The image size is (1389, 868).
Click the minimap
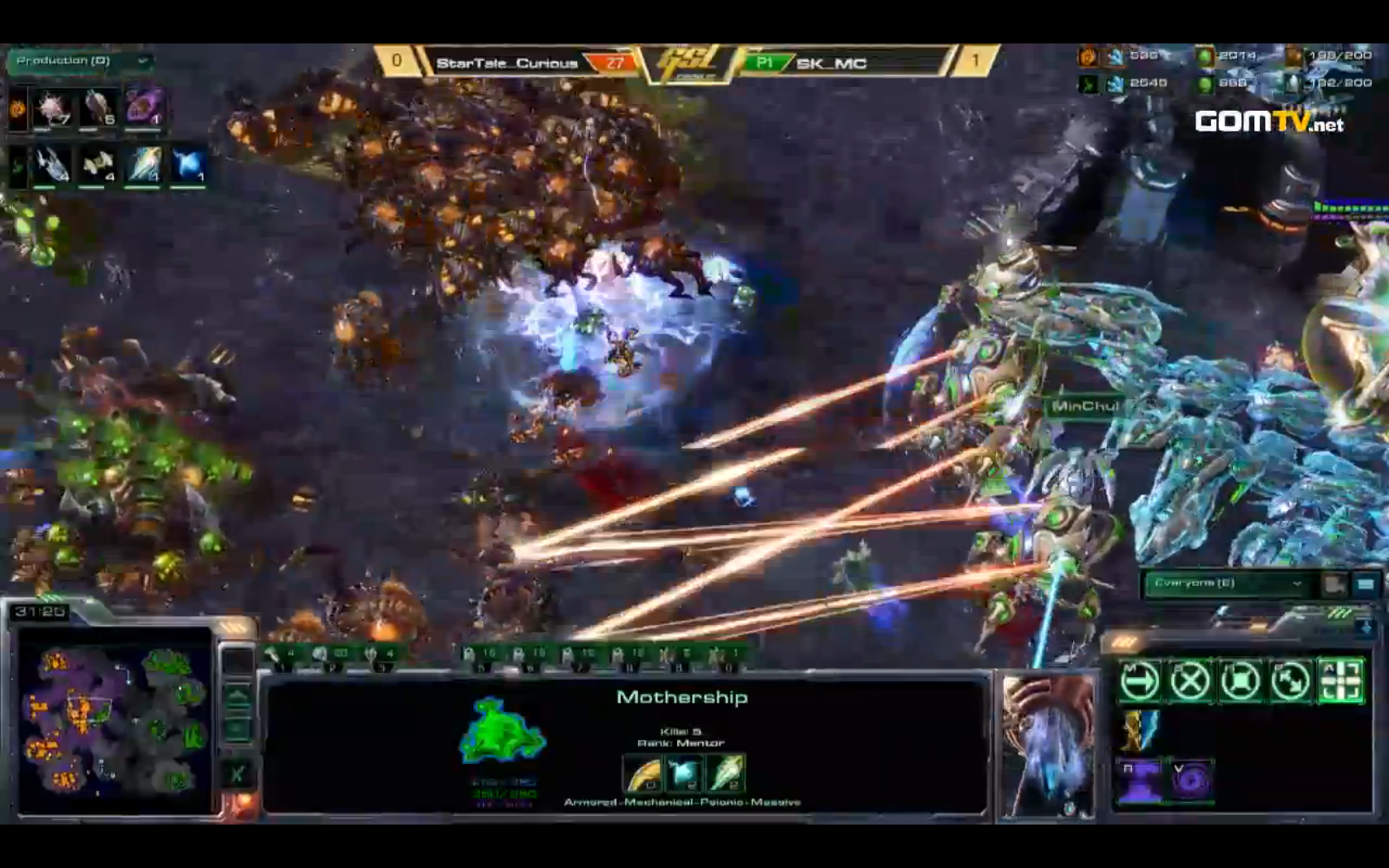coord(114,719)
